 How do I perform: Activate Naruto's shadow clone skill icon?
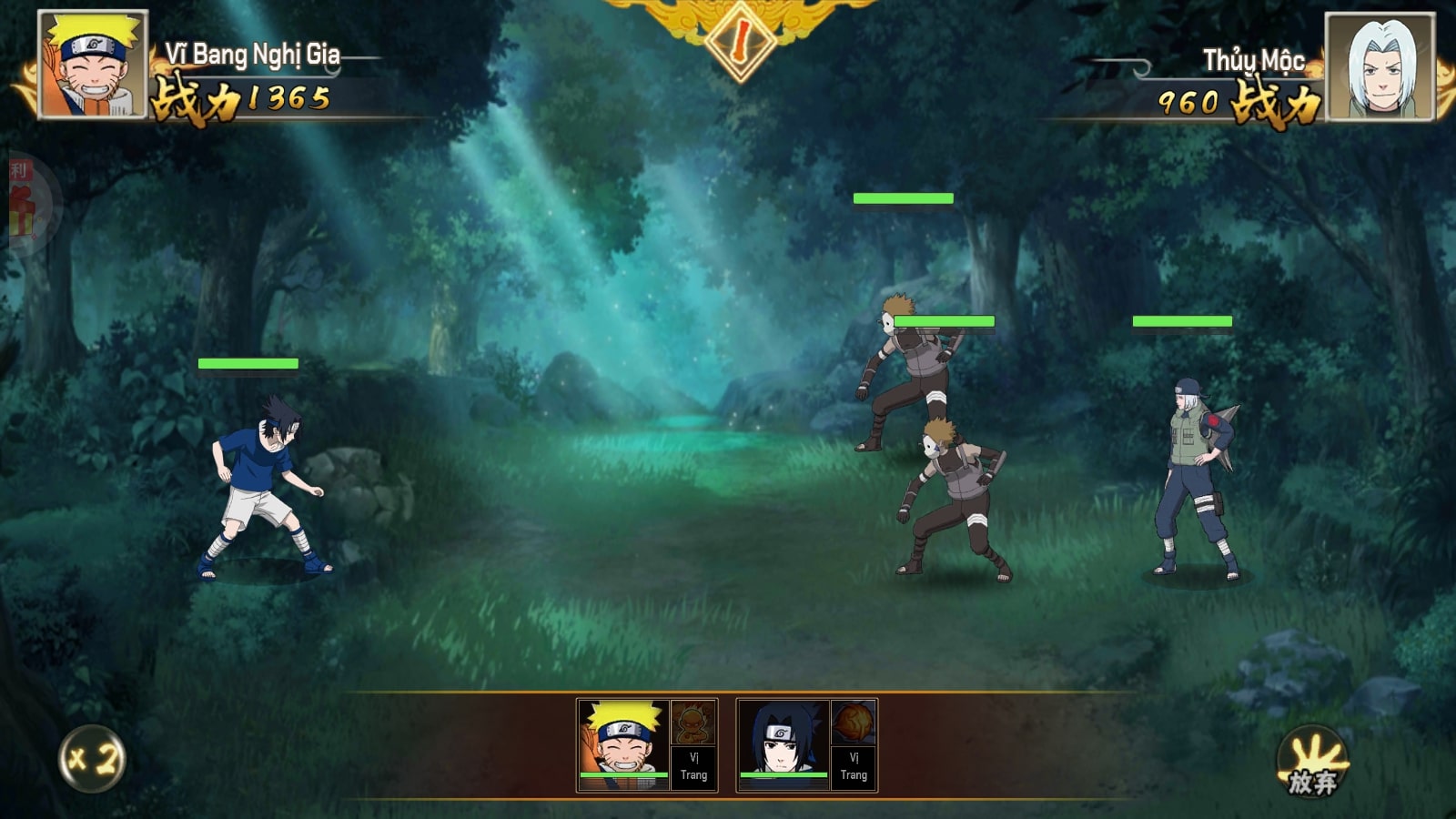(x=693, y=723)
